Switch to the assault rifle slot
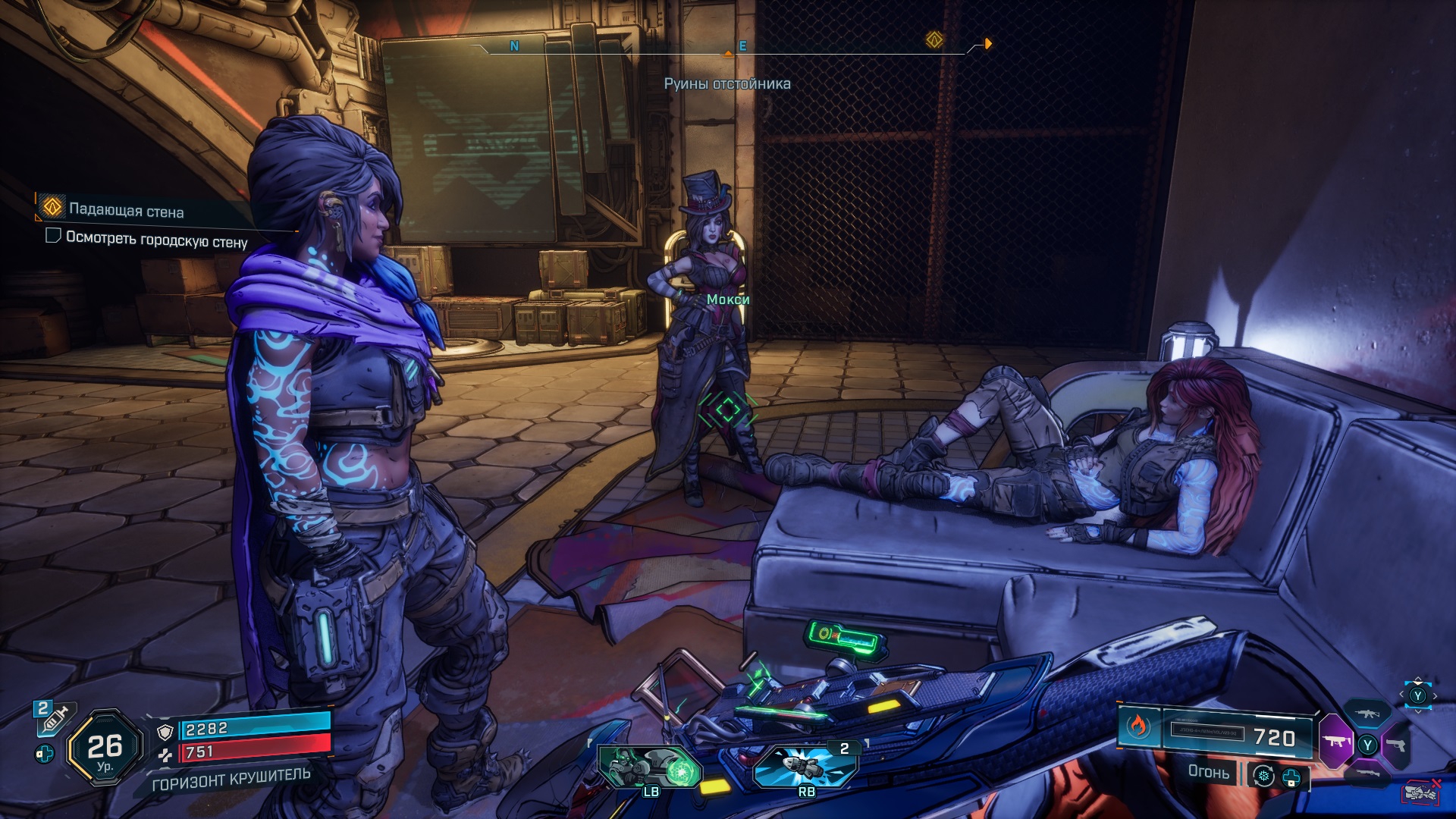Viewport: 1456px width, 819px height. point(1367,714)
